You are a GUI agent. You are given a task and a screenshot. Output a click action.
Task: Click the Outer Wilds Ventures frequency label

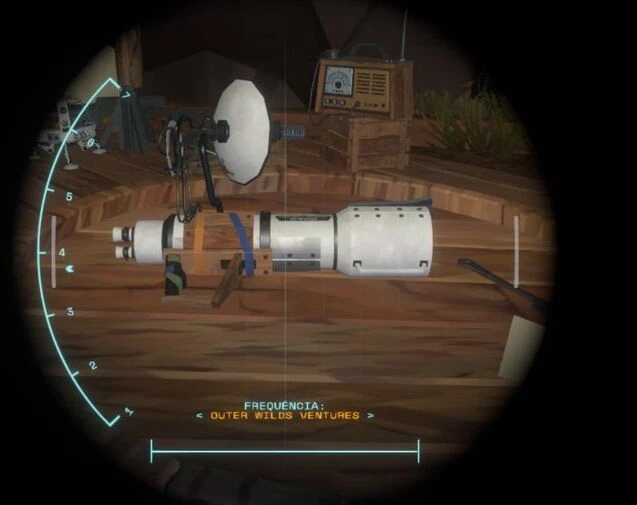(285, 415)
